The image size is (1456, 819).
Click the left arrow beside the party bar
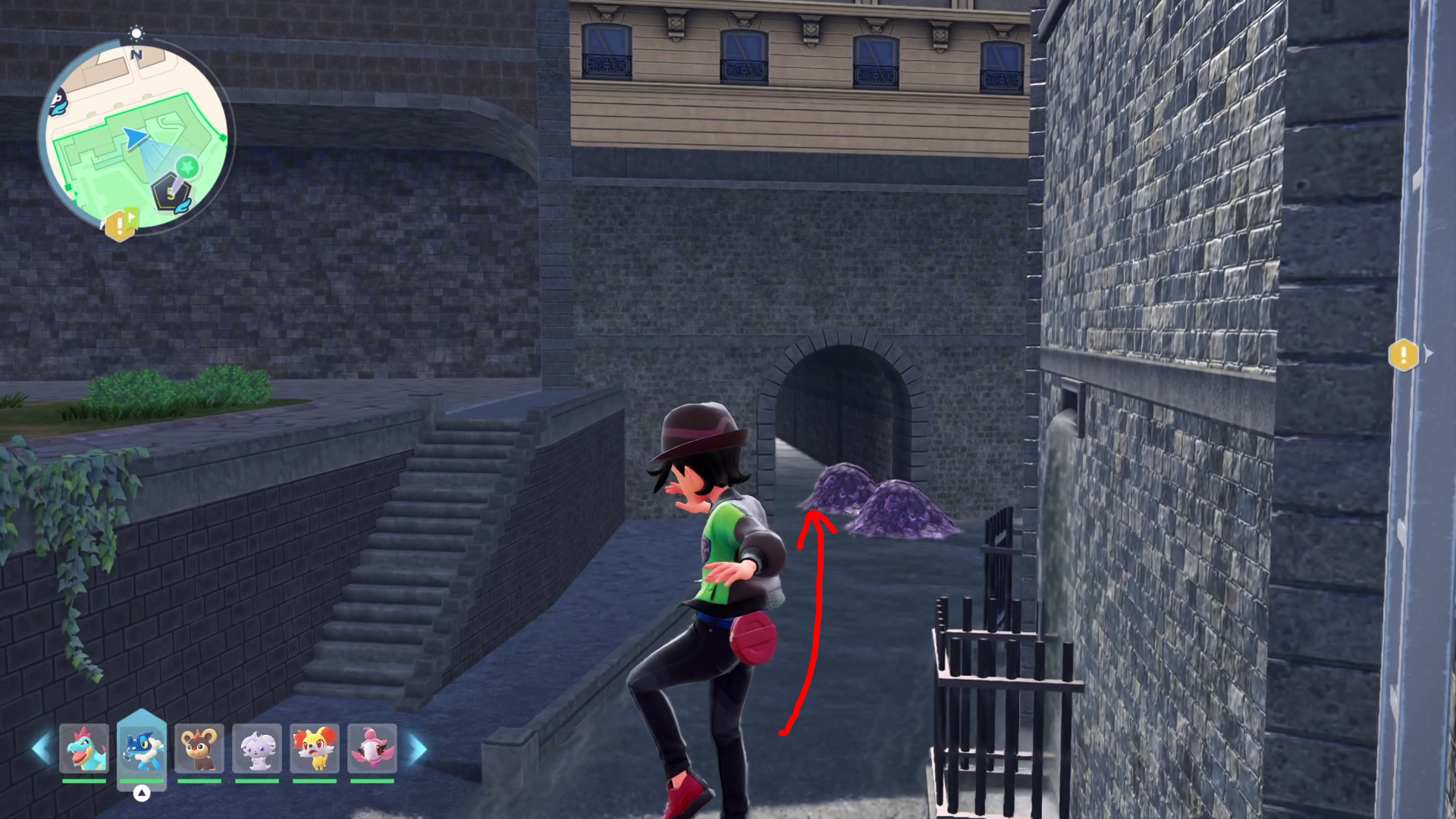point(41,748)
